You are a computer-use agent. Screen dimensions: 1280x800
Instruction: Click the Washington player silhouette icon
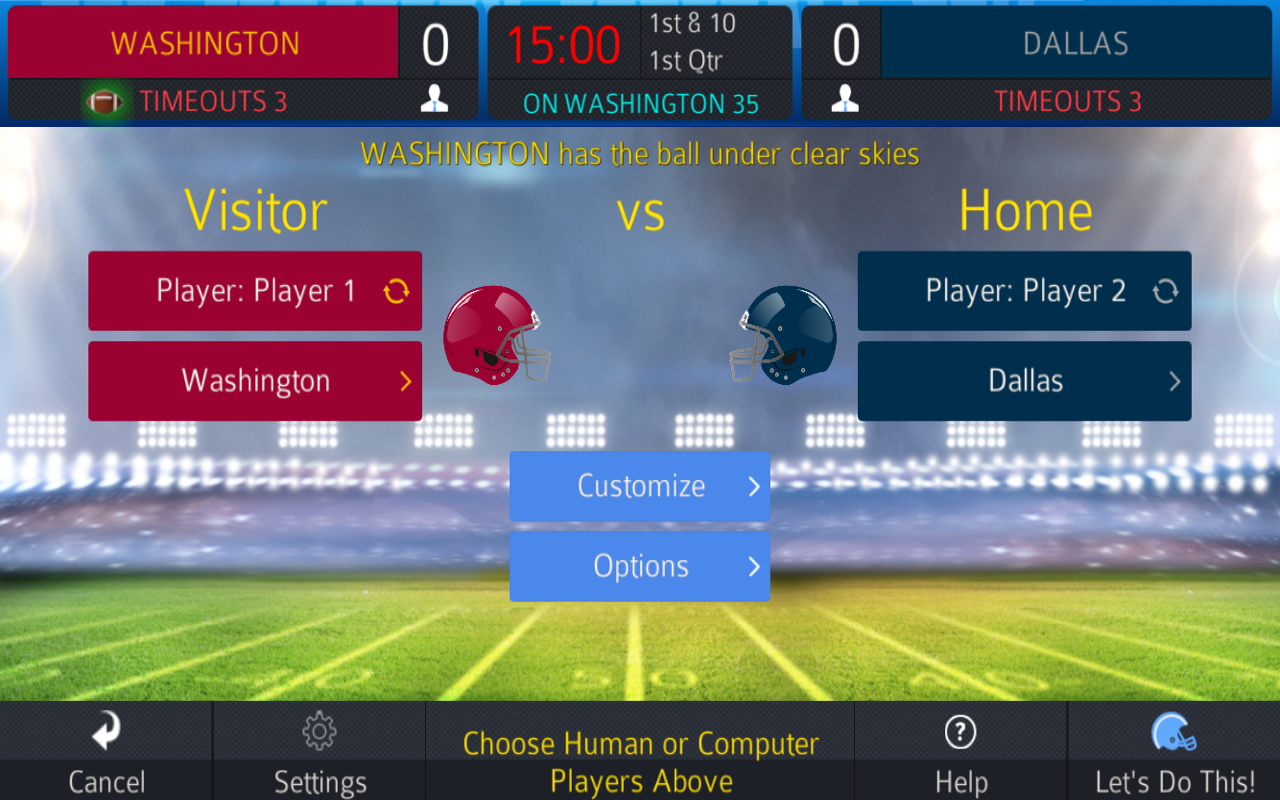click(436, 97)
